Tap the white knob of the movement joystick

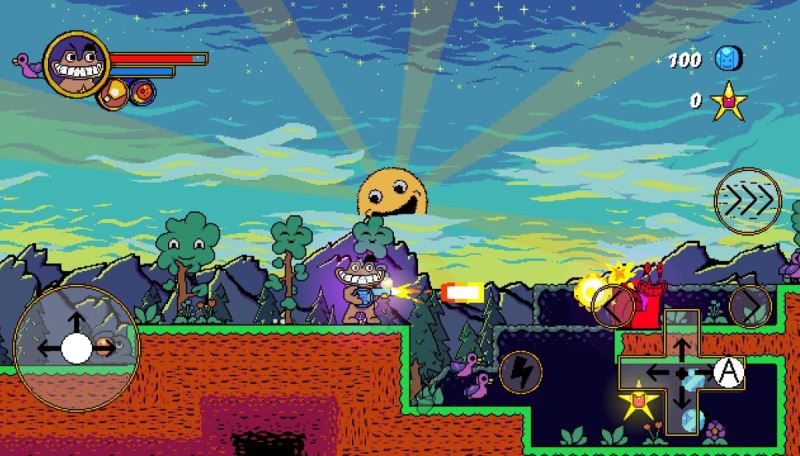[76, 347]
